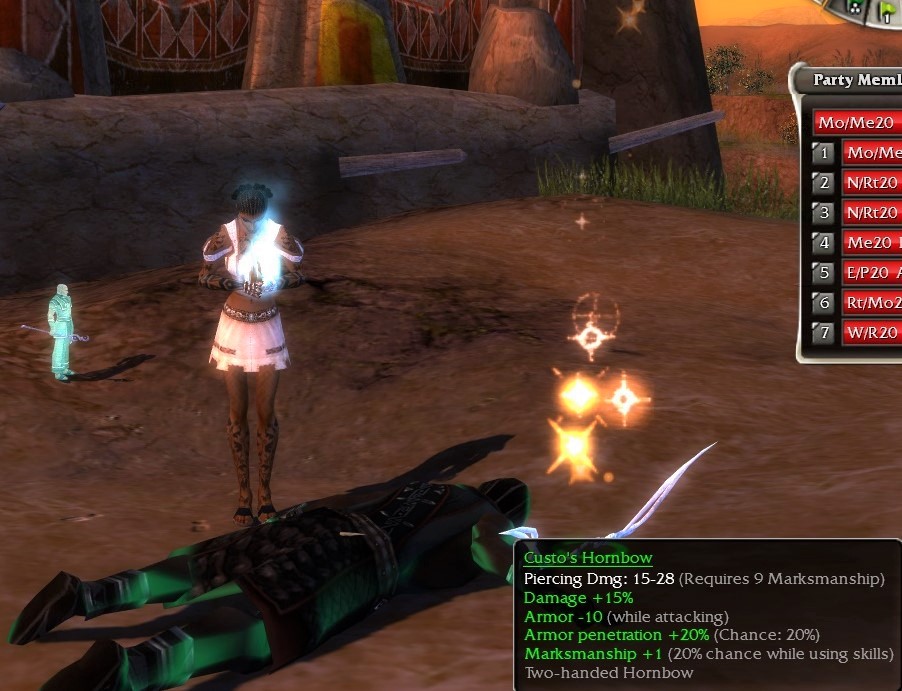The image size is (902, 691).
Task: Select the W/R20 party member row
Action: pyautogui.click(x=872, y=333)
